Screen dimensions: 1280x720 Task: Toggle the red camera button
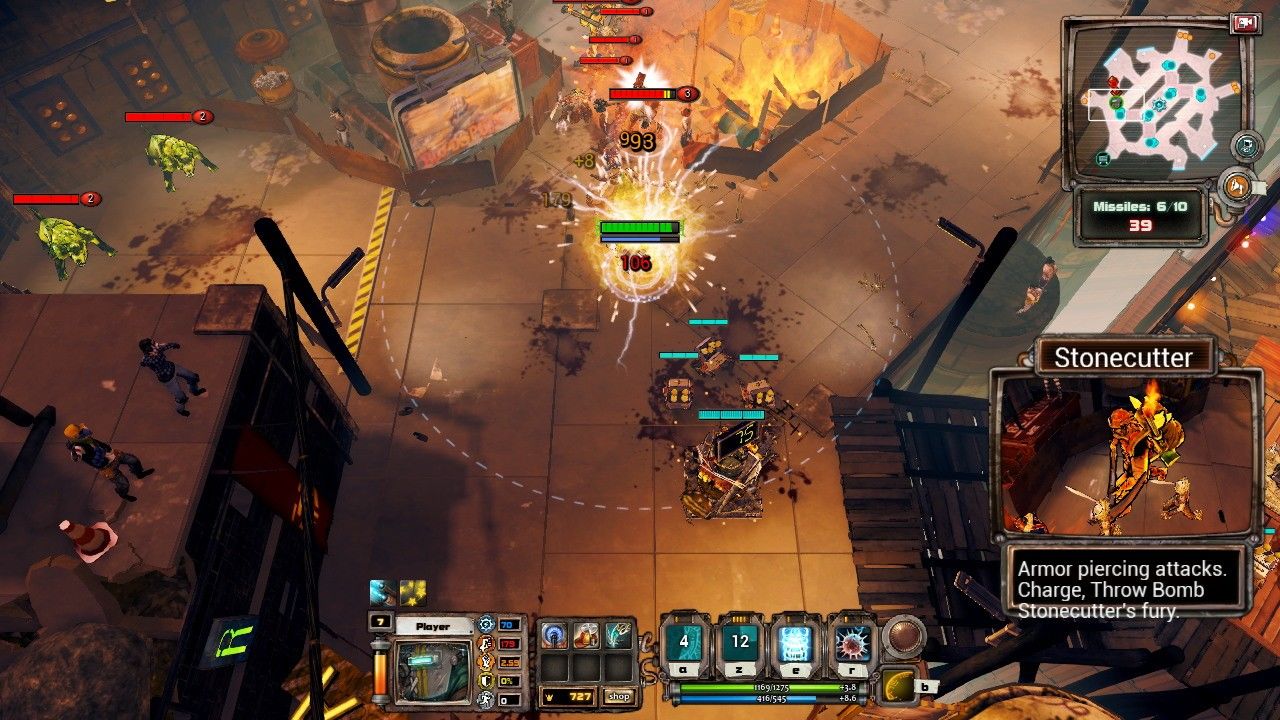1245,24
